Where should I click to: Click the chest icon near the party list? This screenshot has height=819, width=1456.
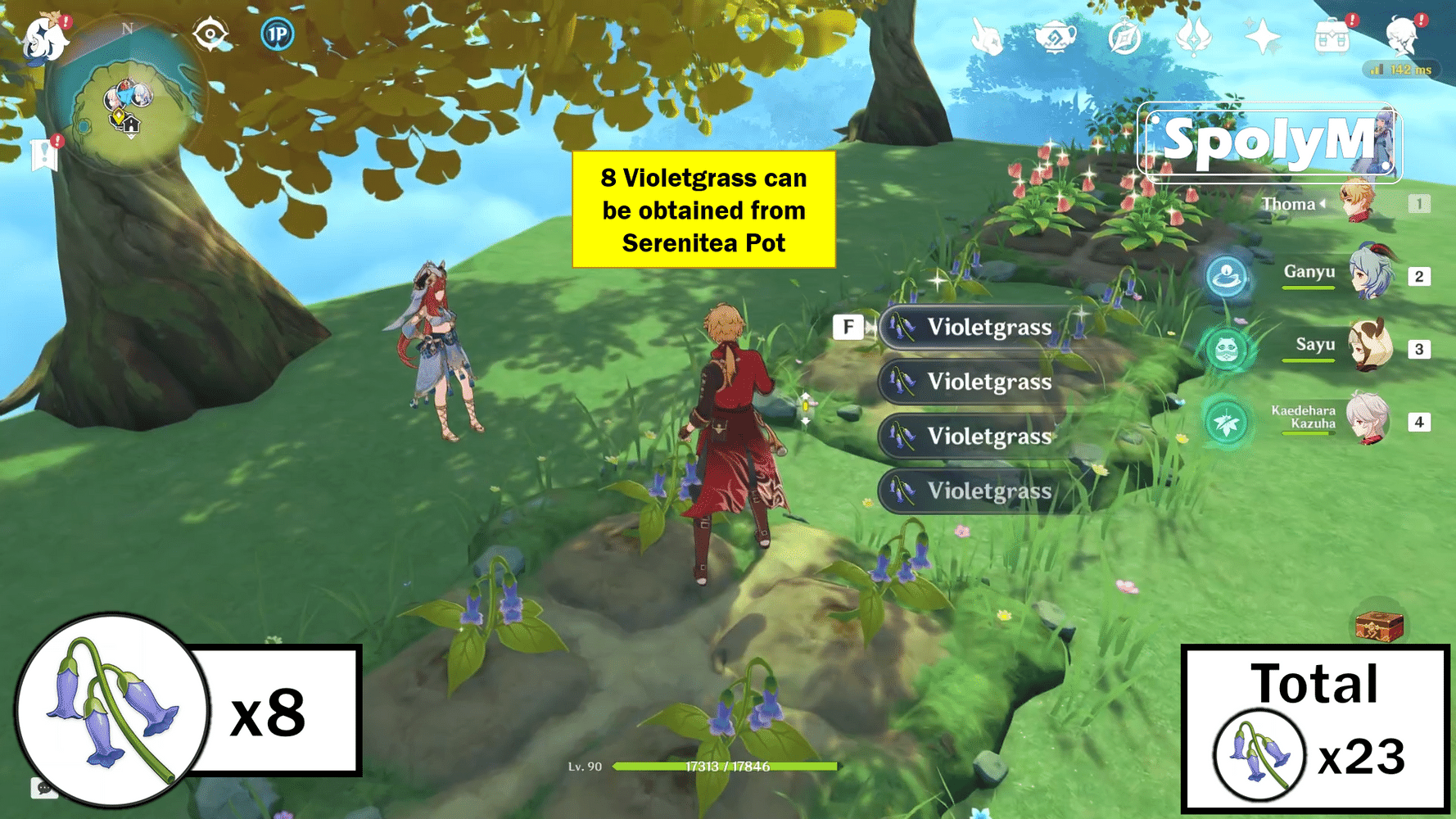(1378, 627)
